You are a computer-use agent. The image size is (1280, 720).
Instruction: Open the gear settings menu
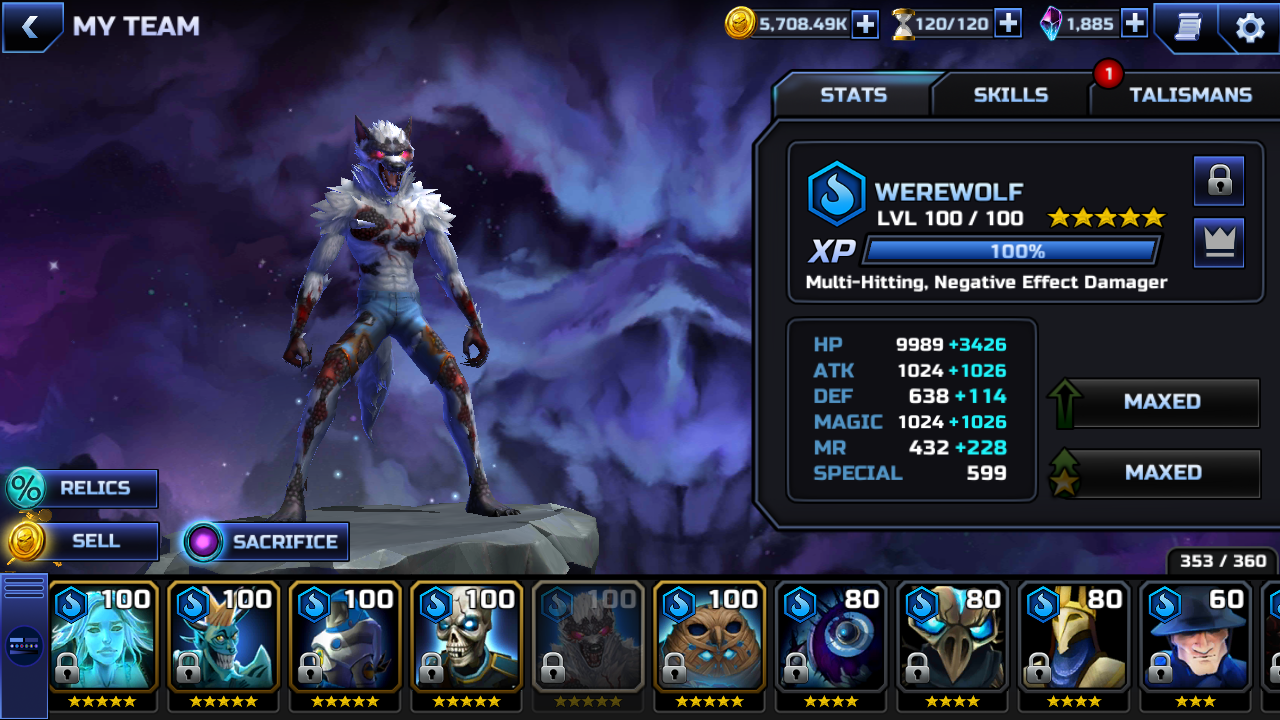pos(1250,27)
